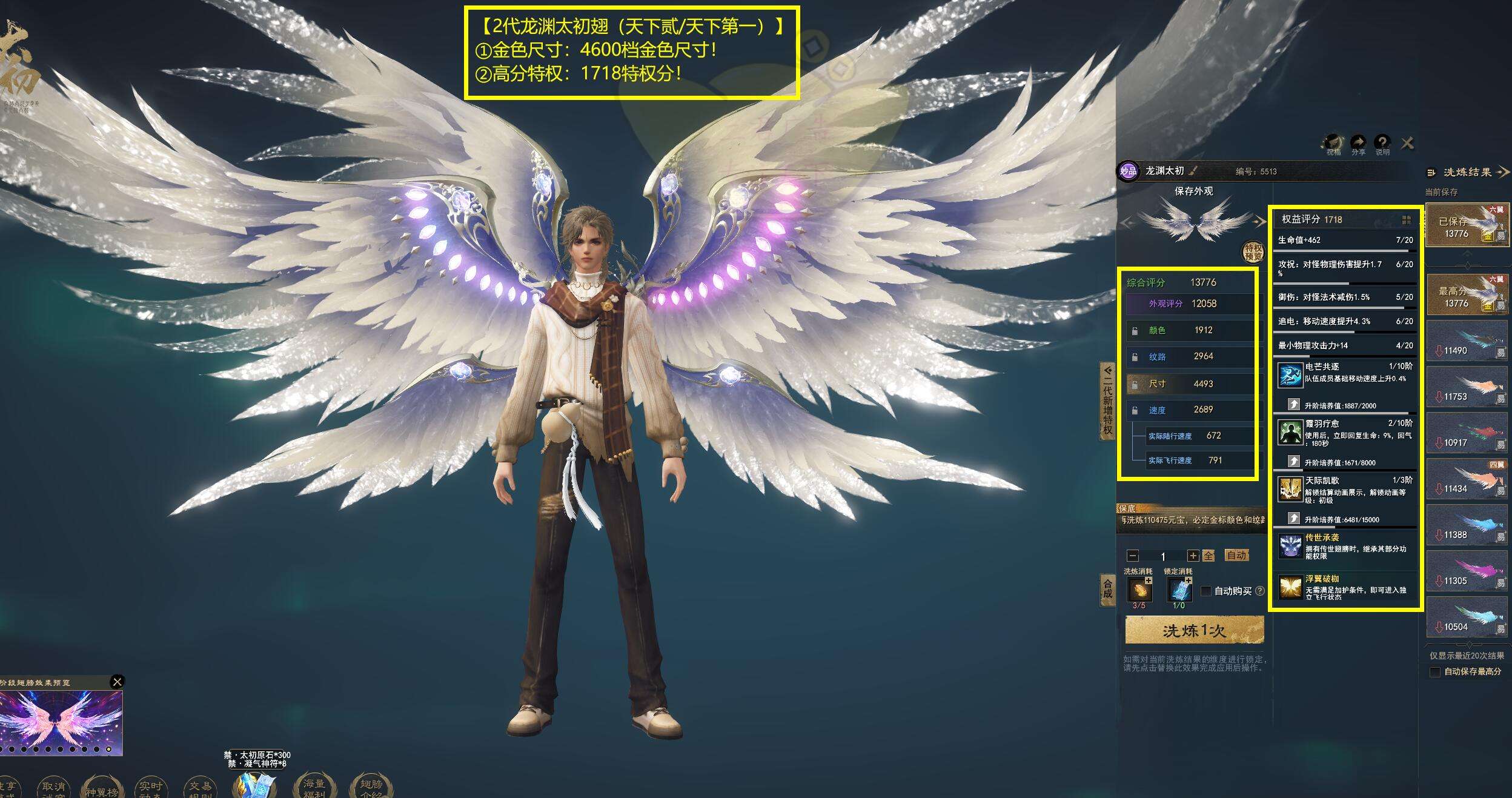The width and height of the screenshot is (1512, 798).
Task: Open the 分享 share option
Action: pyautogui.click(x=1358, y=144)
